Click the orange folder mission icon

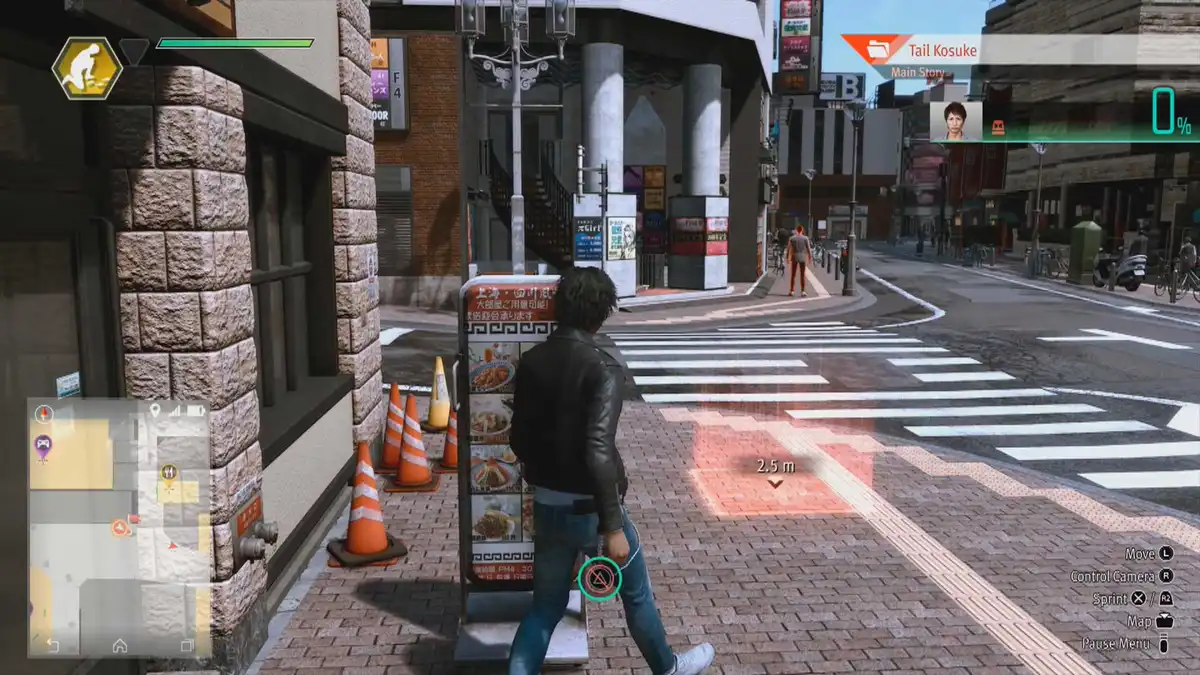(878, 49)
